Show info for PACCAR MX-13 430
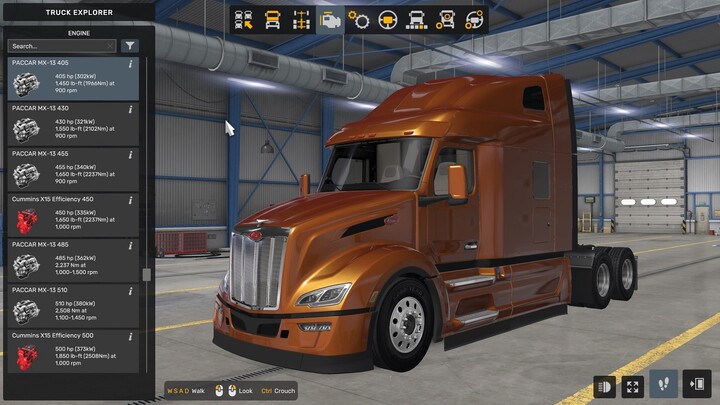Image resolution: width=720 pixels, height=405 pixels. (x=131, y=109)
